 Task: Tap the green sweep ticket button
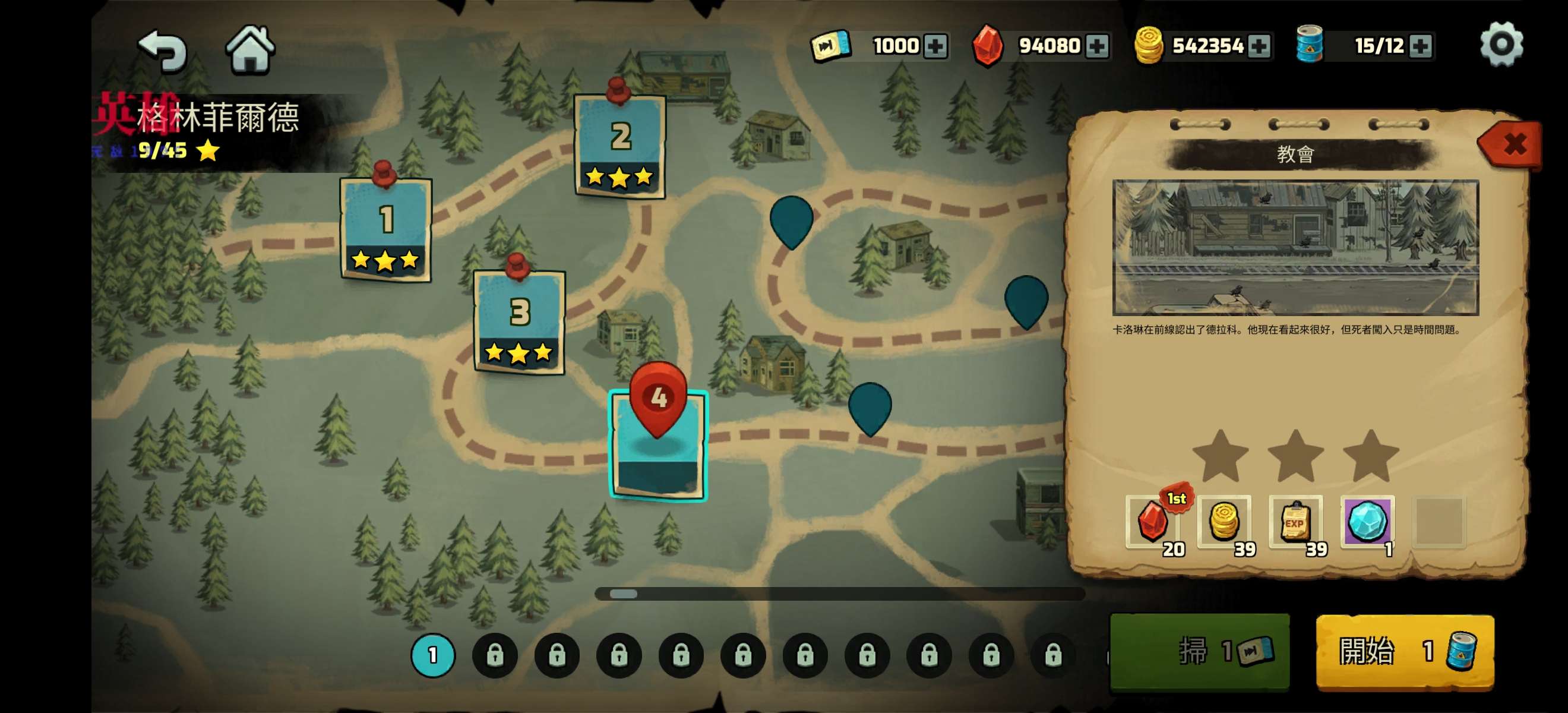tap(1199, 651)
